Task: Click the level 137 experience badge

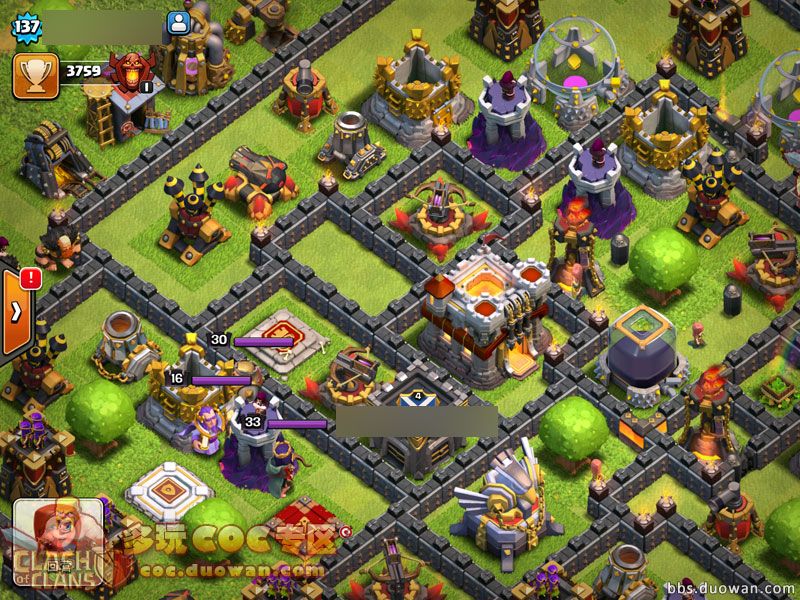Action: pyautogui.click(x=25, y=25)
